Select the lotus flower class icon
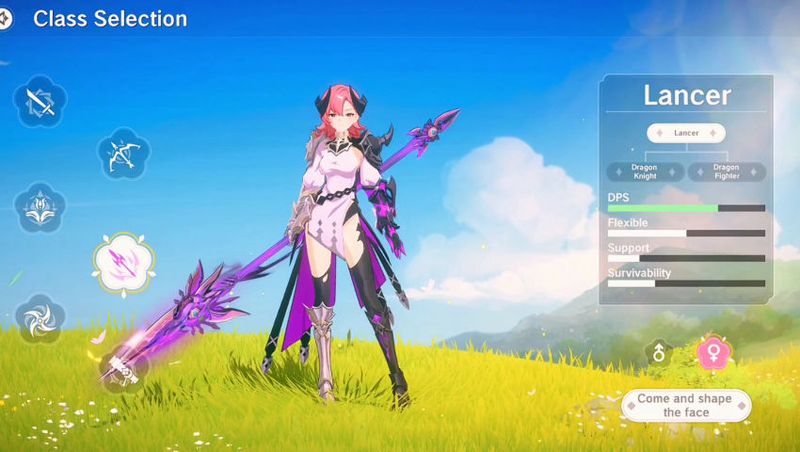Screen dimensions: 800x452 [40, 208]
